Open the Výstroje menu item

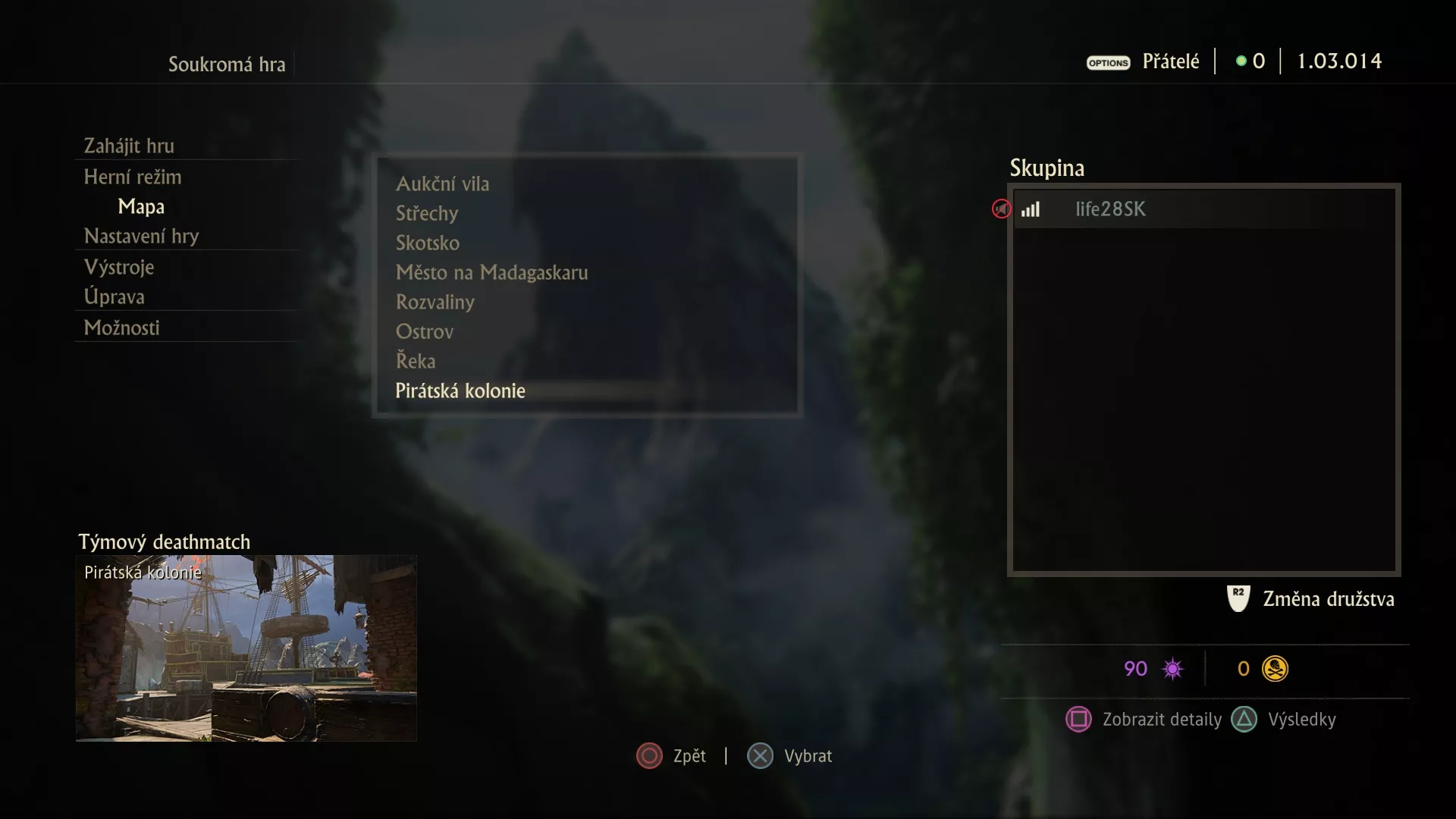tap(119, 267)
